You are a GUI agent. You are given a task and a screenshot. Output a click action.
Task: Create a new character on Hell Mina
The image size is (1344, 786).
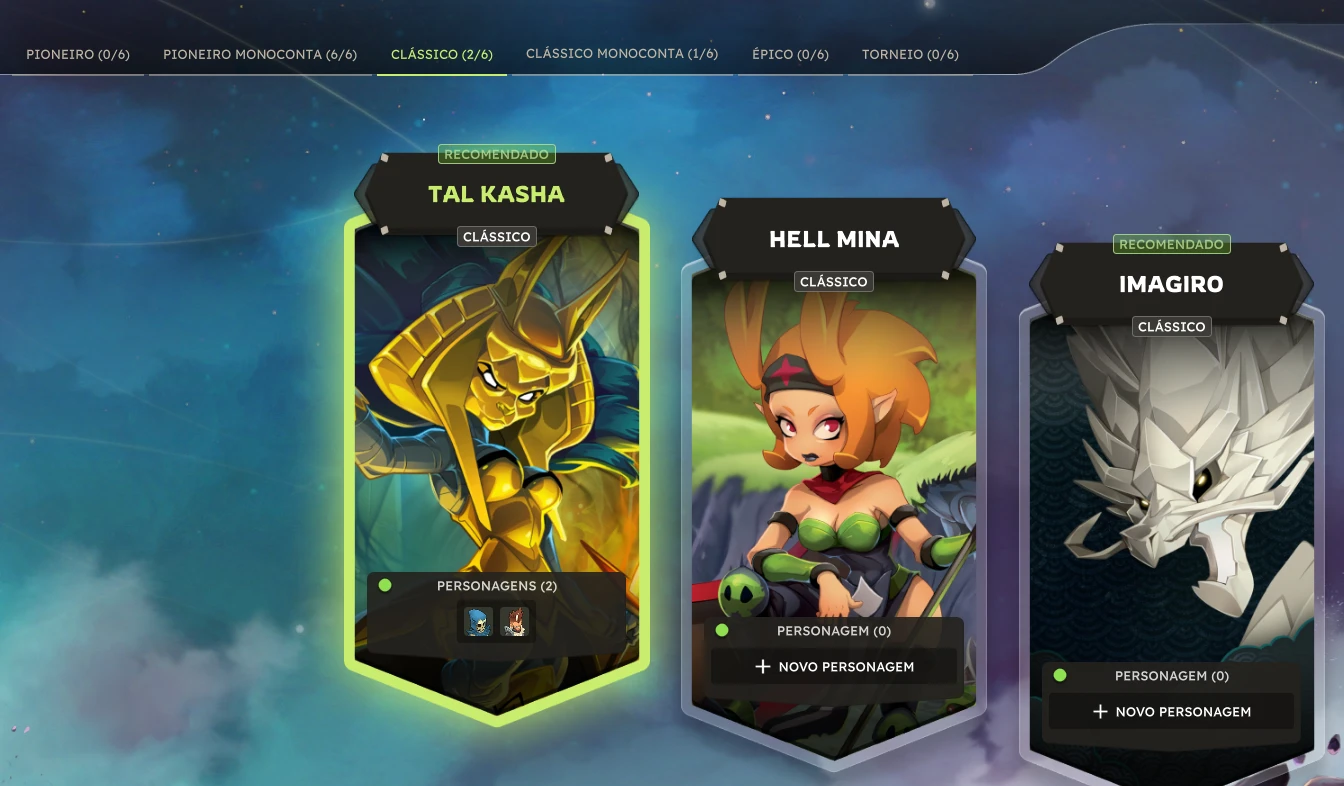point(834,666)
